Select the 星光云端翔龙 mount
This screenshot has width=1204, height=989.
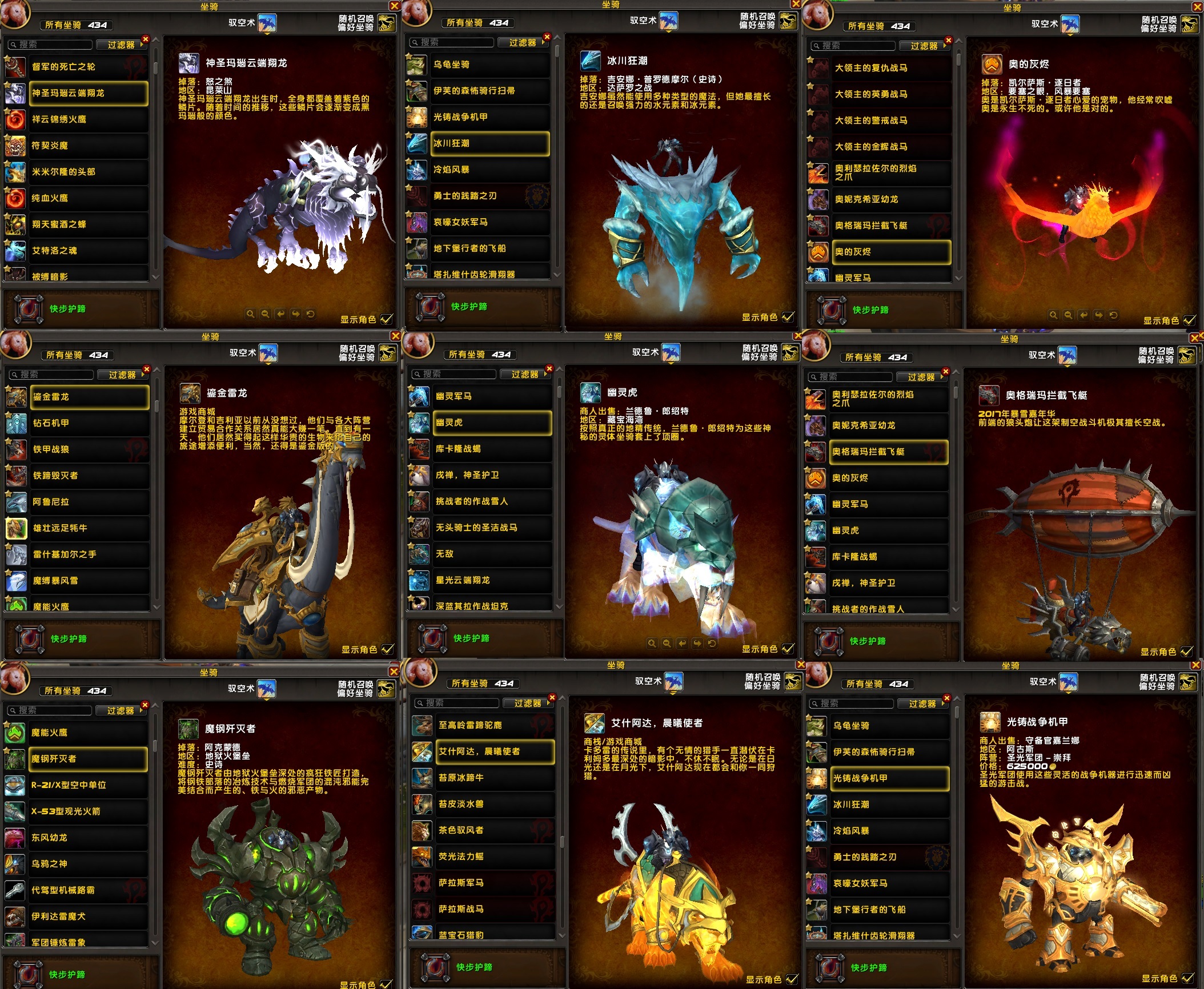pos(492,580)
